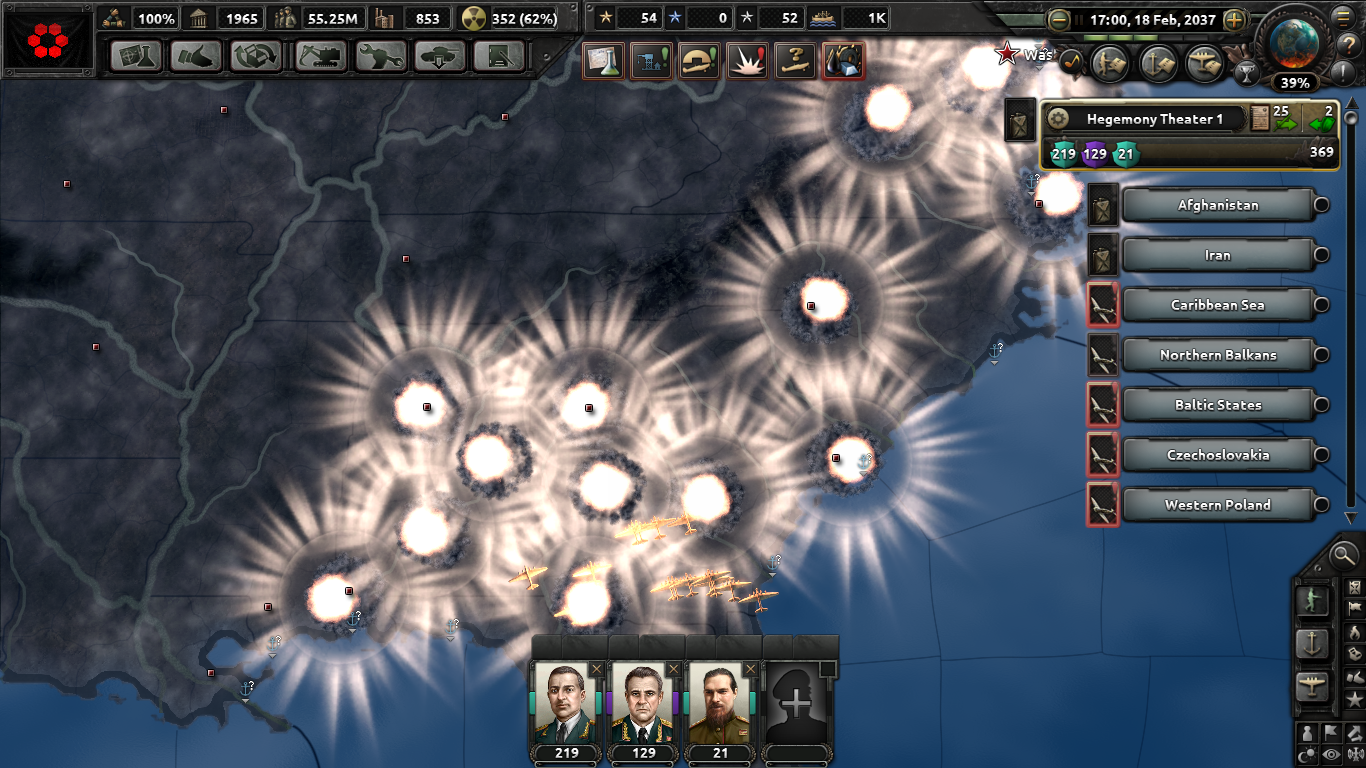Expand the Iran army group side tab
Image resolution: width=1366 pixels, height=768 pixels.
[x=1102, y=255]
